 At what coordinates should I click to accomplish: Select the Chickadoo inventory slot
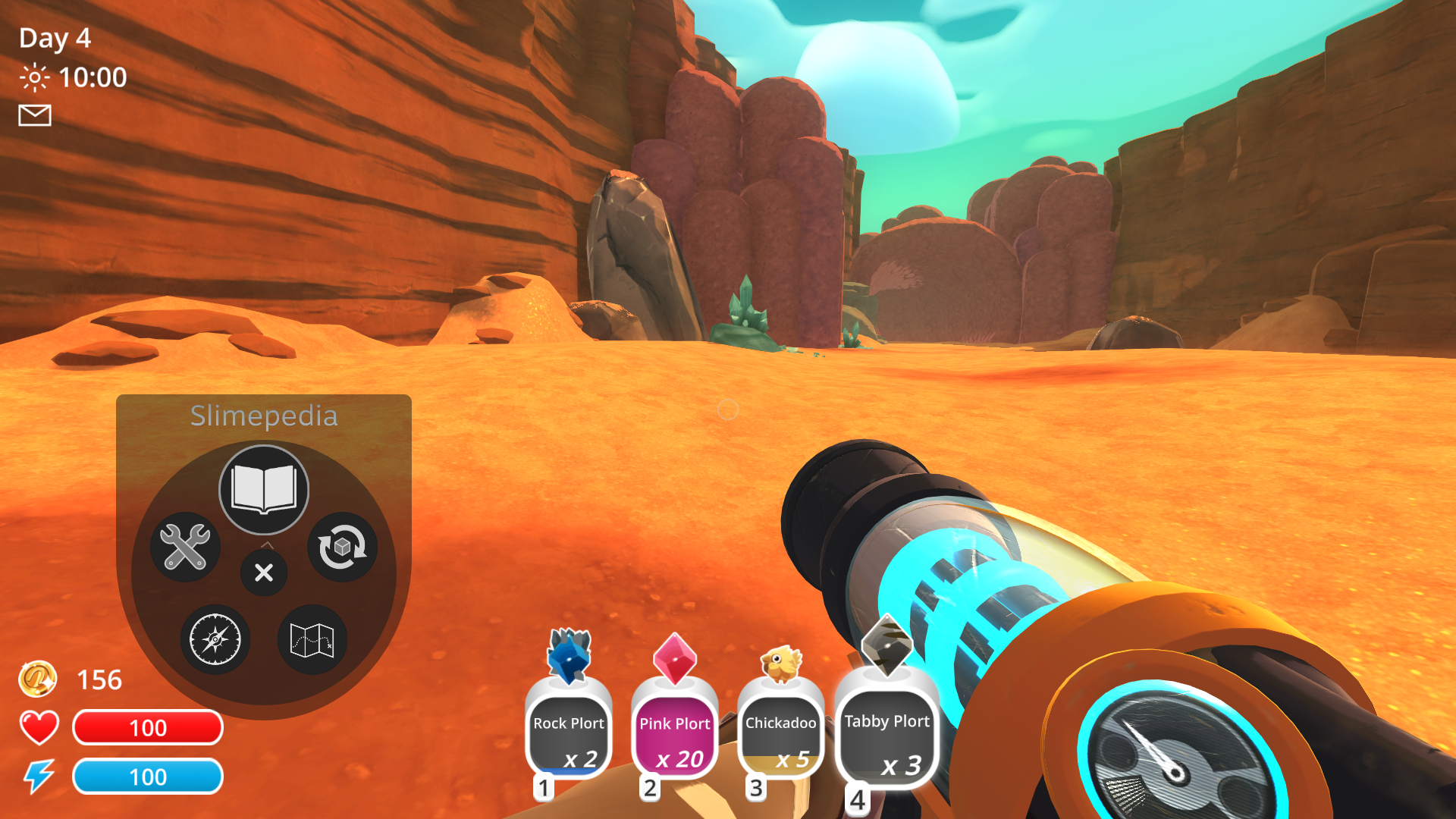[780, 732]
